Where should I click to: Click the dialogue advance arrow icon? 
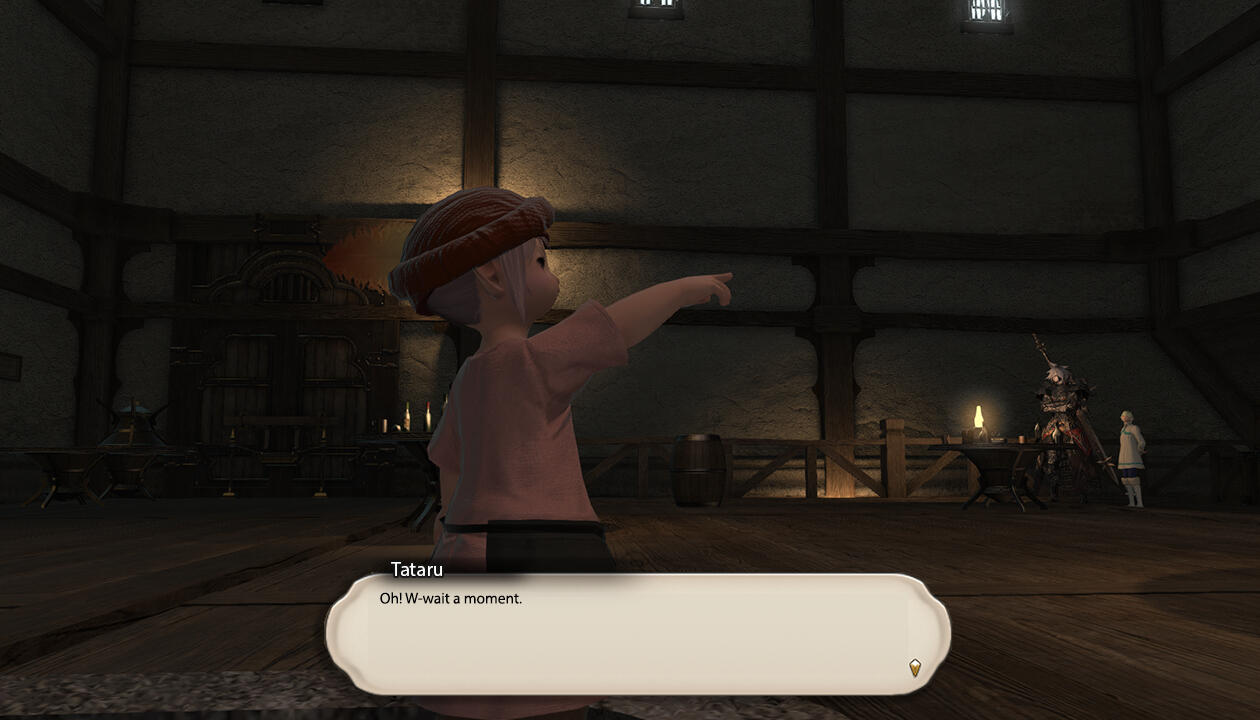(x=914, y=667)
